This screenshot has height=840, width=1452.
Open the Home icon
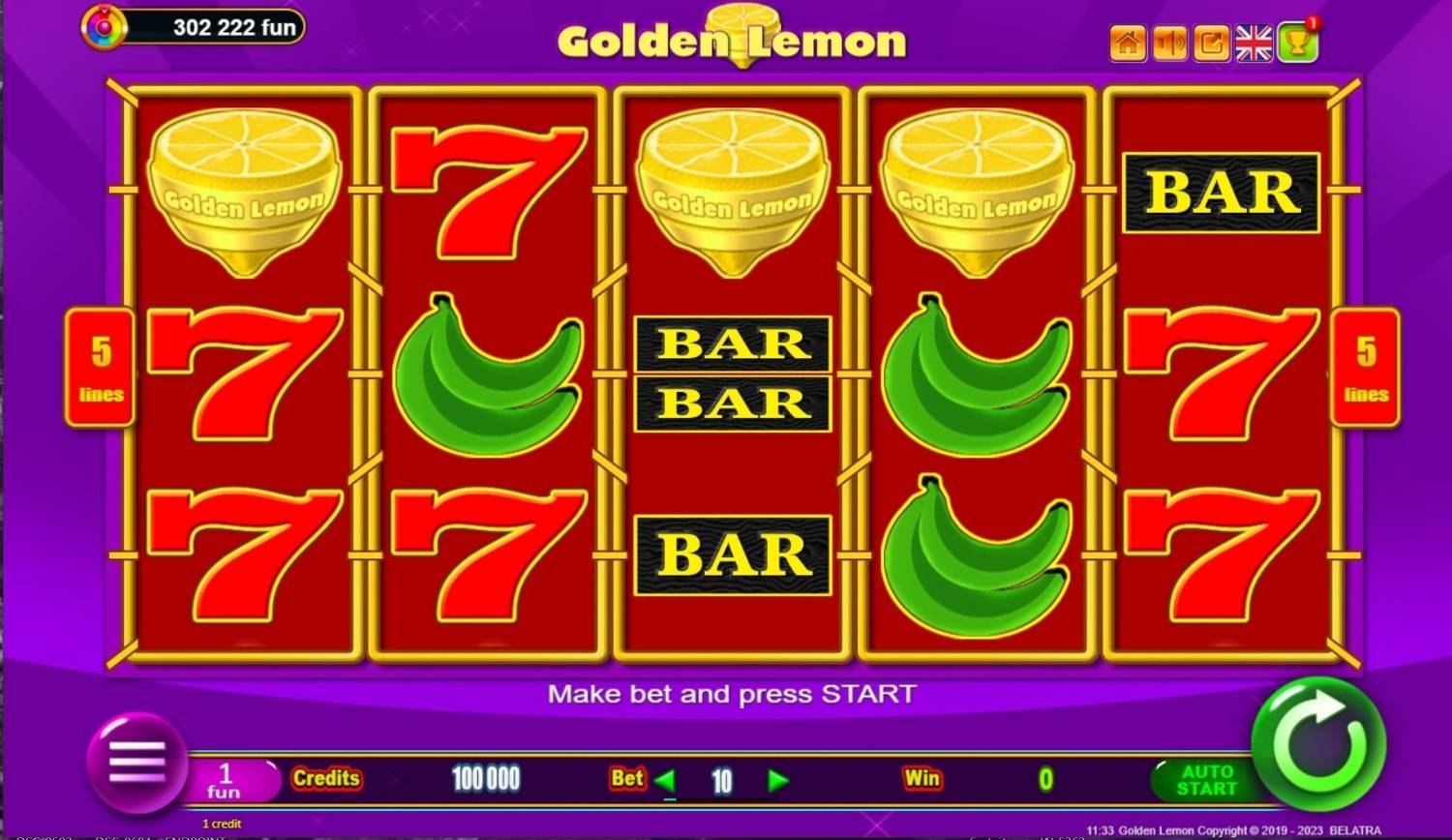pos(1127,43)
